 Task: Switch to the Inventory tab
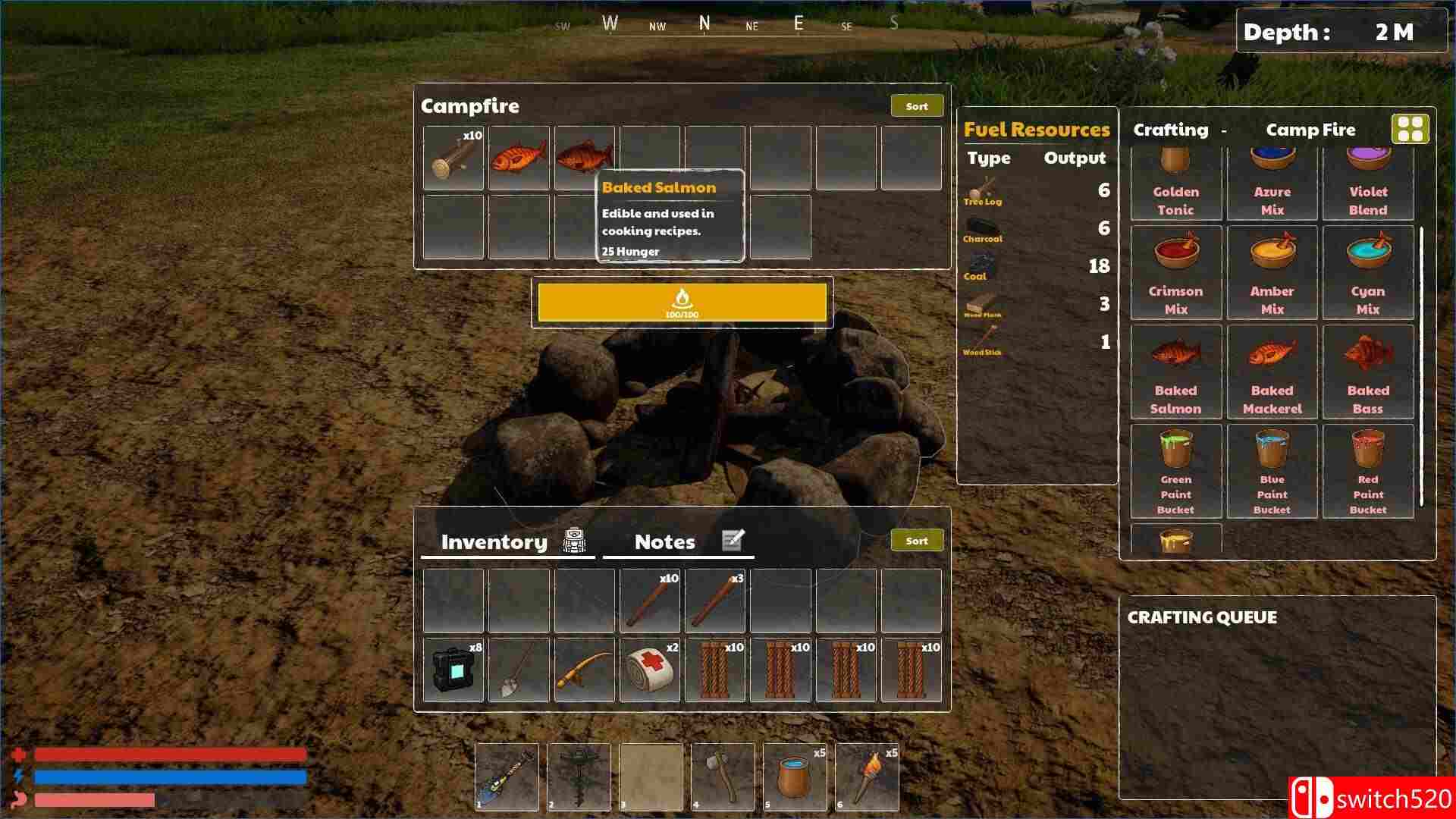coord(494,541)
